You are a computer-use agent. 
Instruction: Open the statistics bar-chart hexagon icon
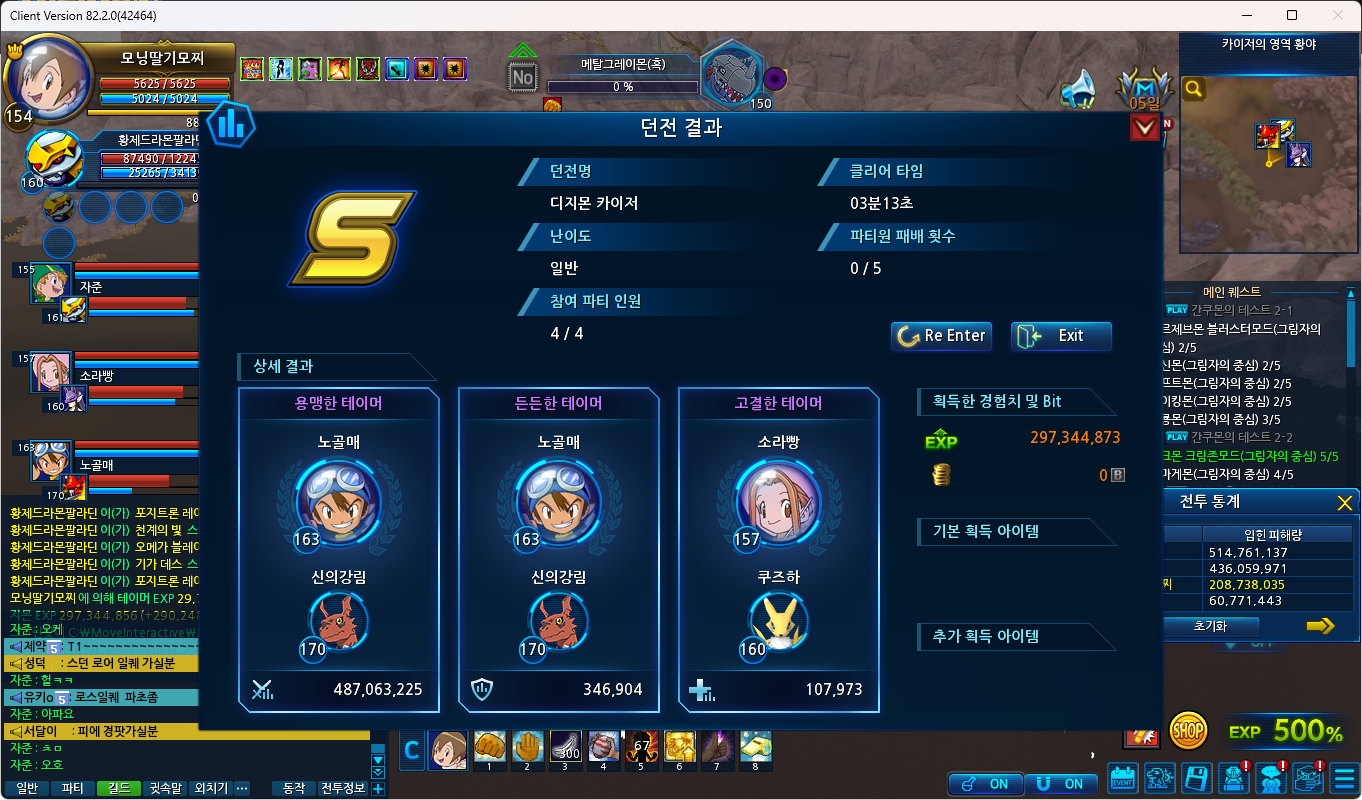pos(230,123)
